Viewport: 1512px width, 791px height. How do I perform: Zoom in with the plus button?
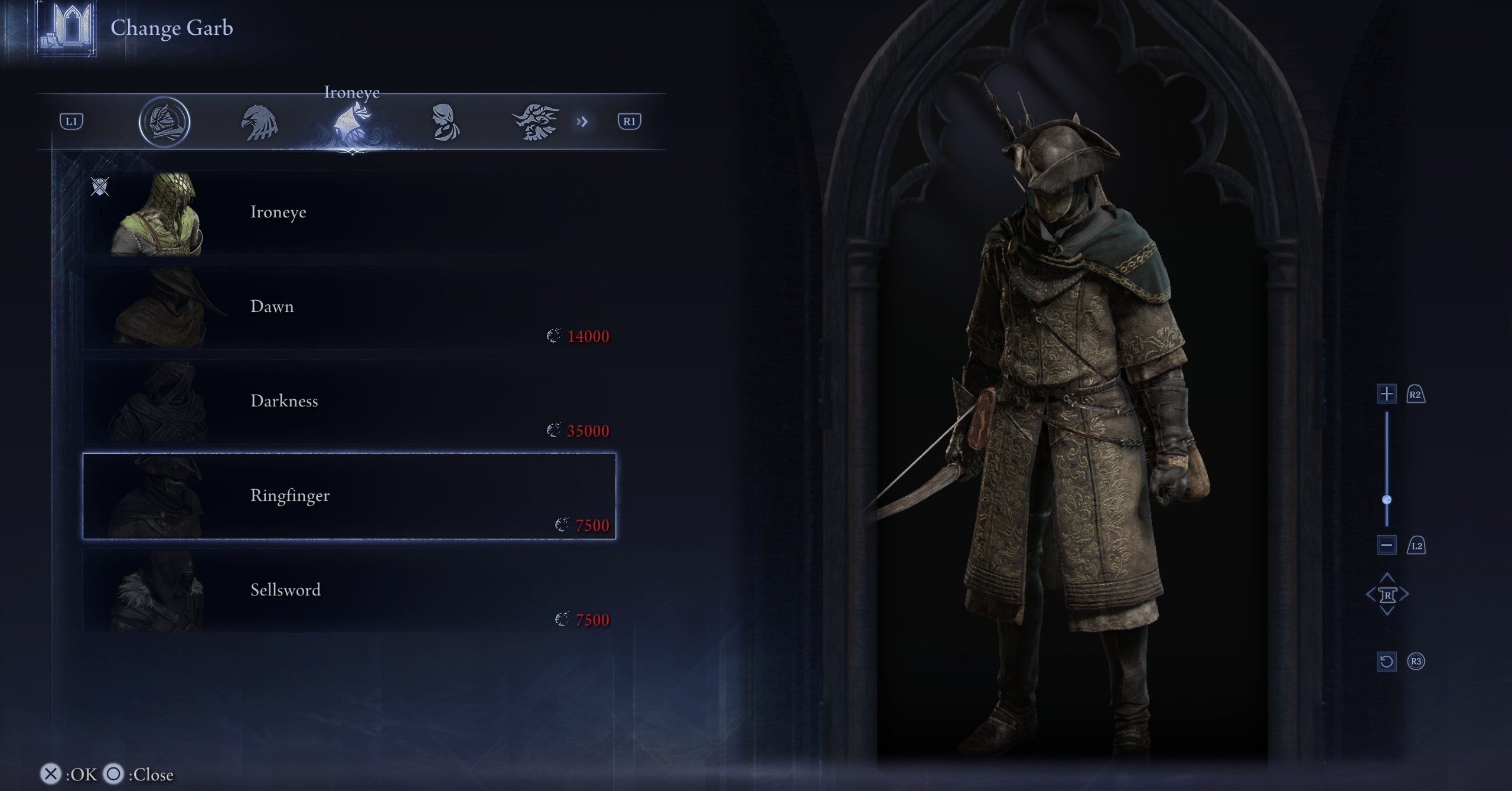pos(1386,394)
